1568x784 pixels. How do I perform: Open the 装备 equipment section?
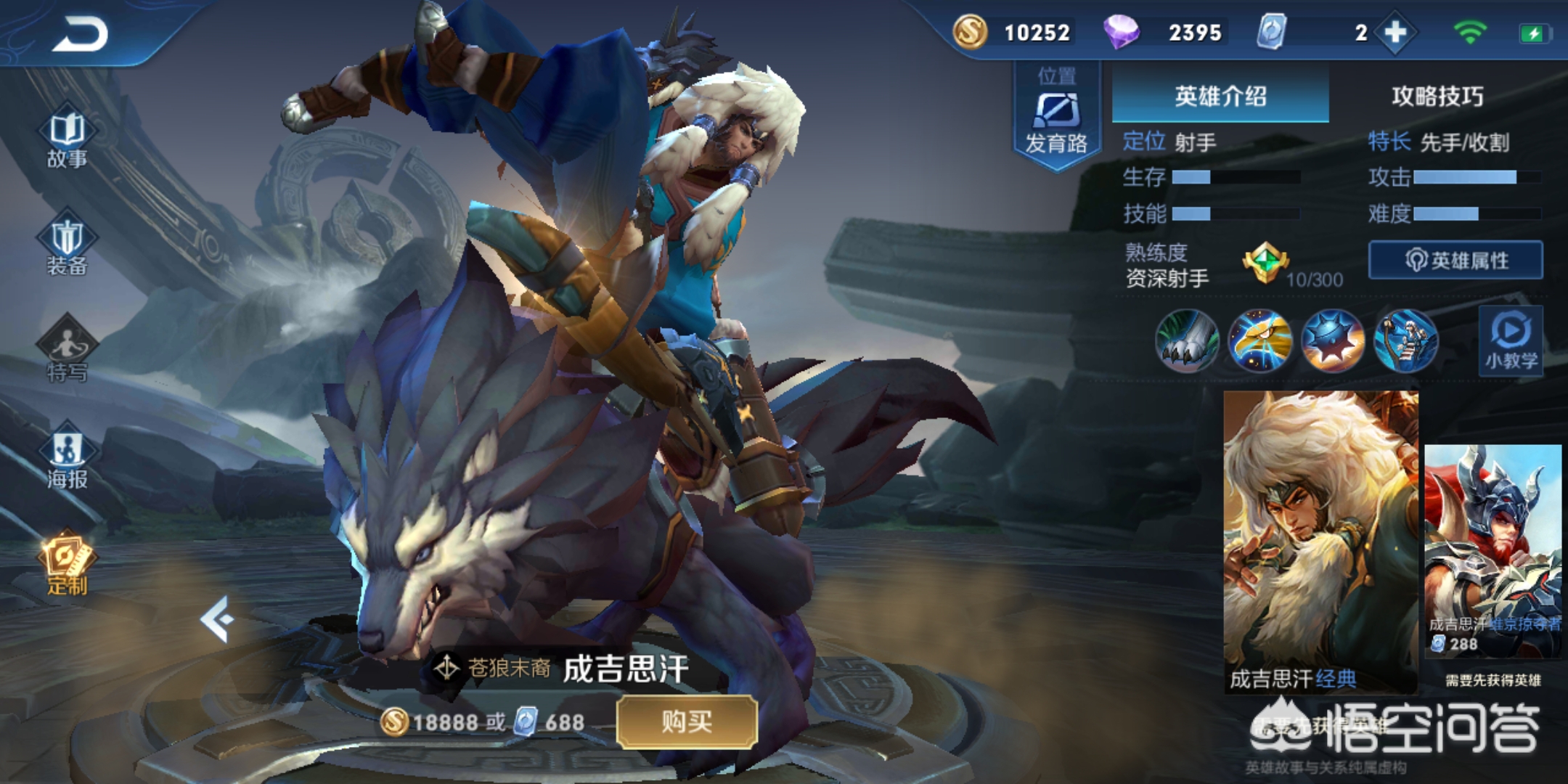pos(67,247)
